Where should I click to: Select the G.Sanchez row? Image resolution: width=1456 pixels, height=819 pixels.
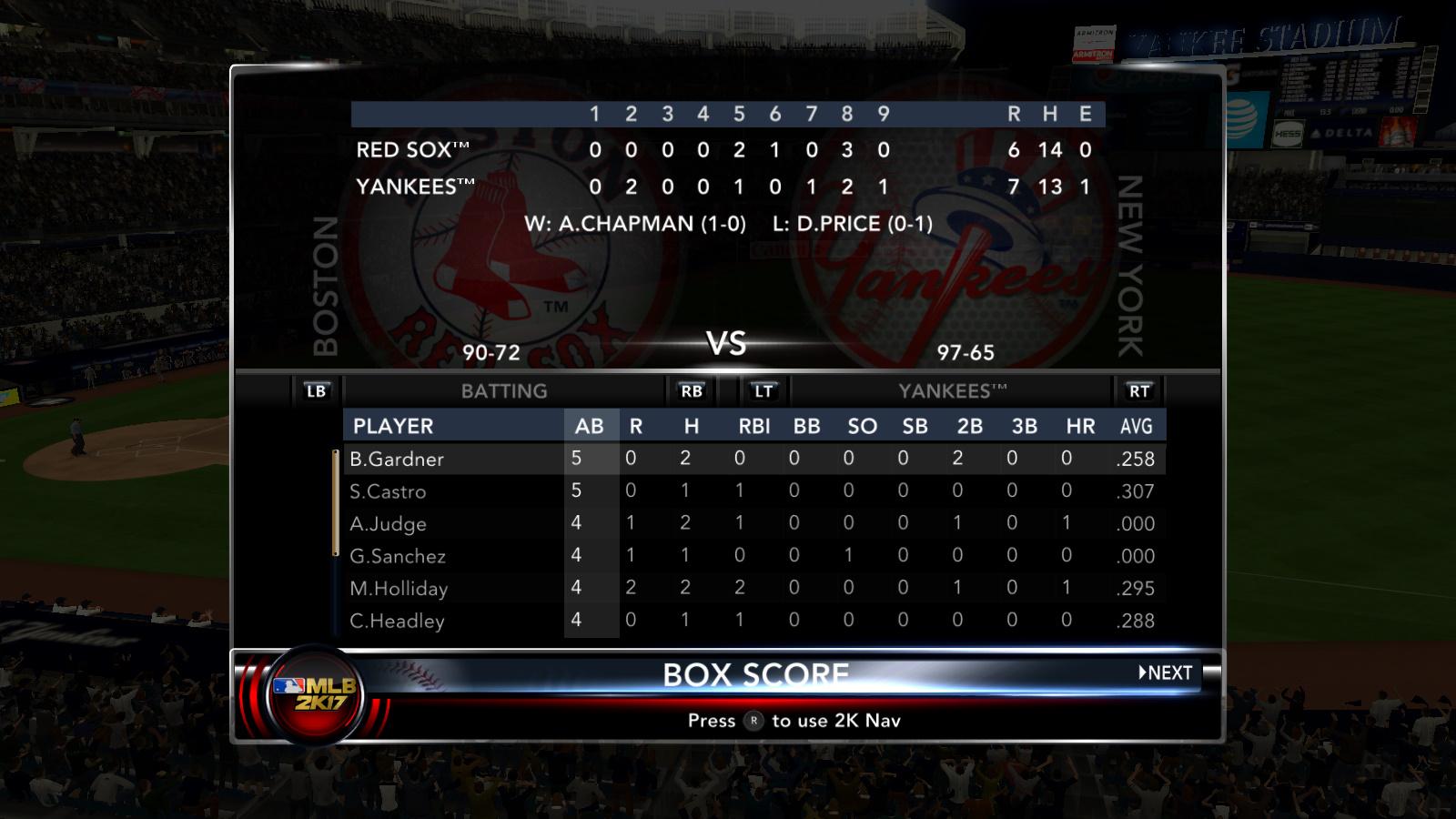pos(398,556)
